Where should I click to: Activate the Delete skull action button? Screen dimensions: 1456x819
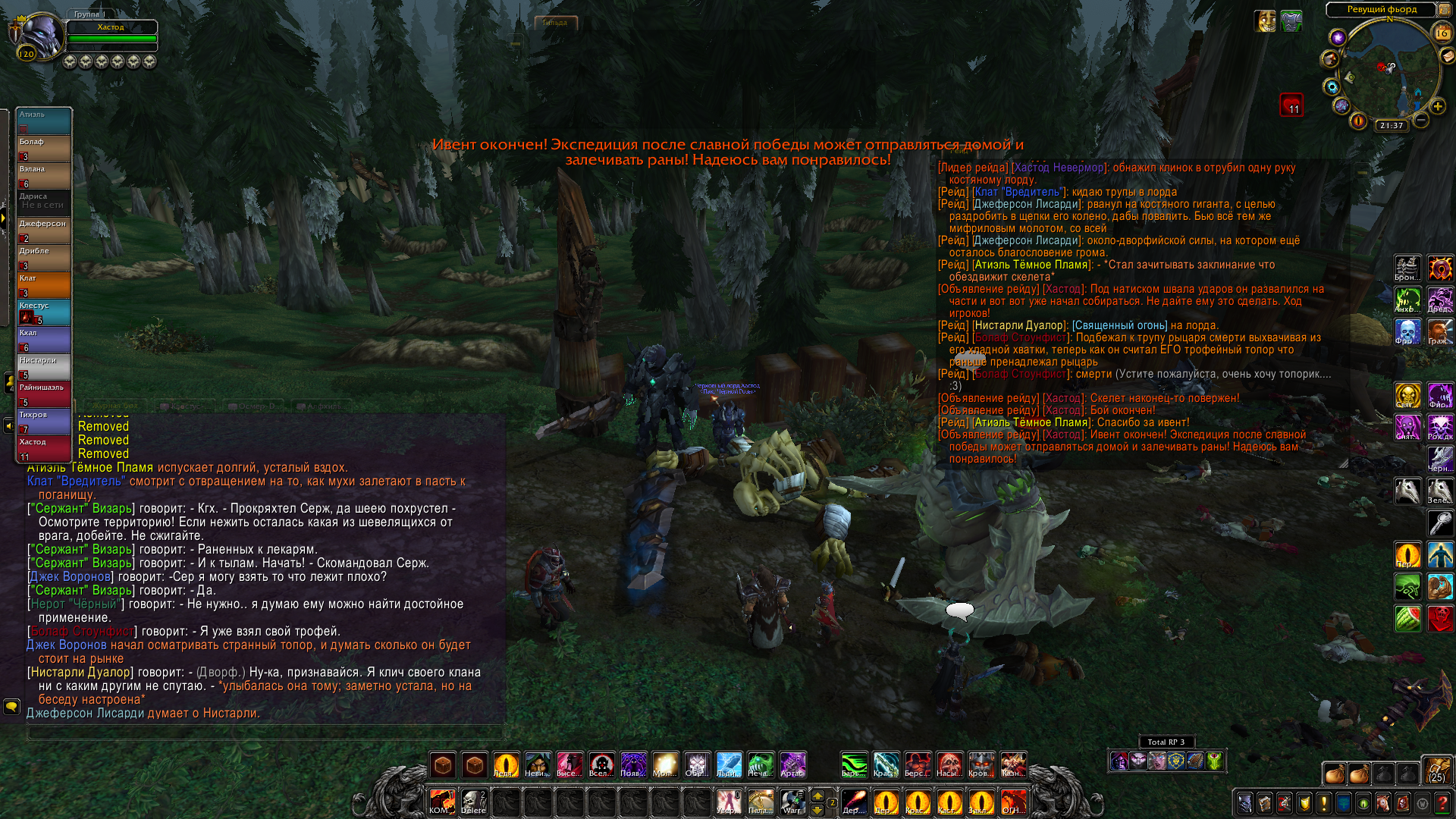(474, 802)
